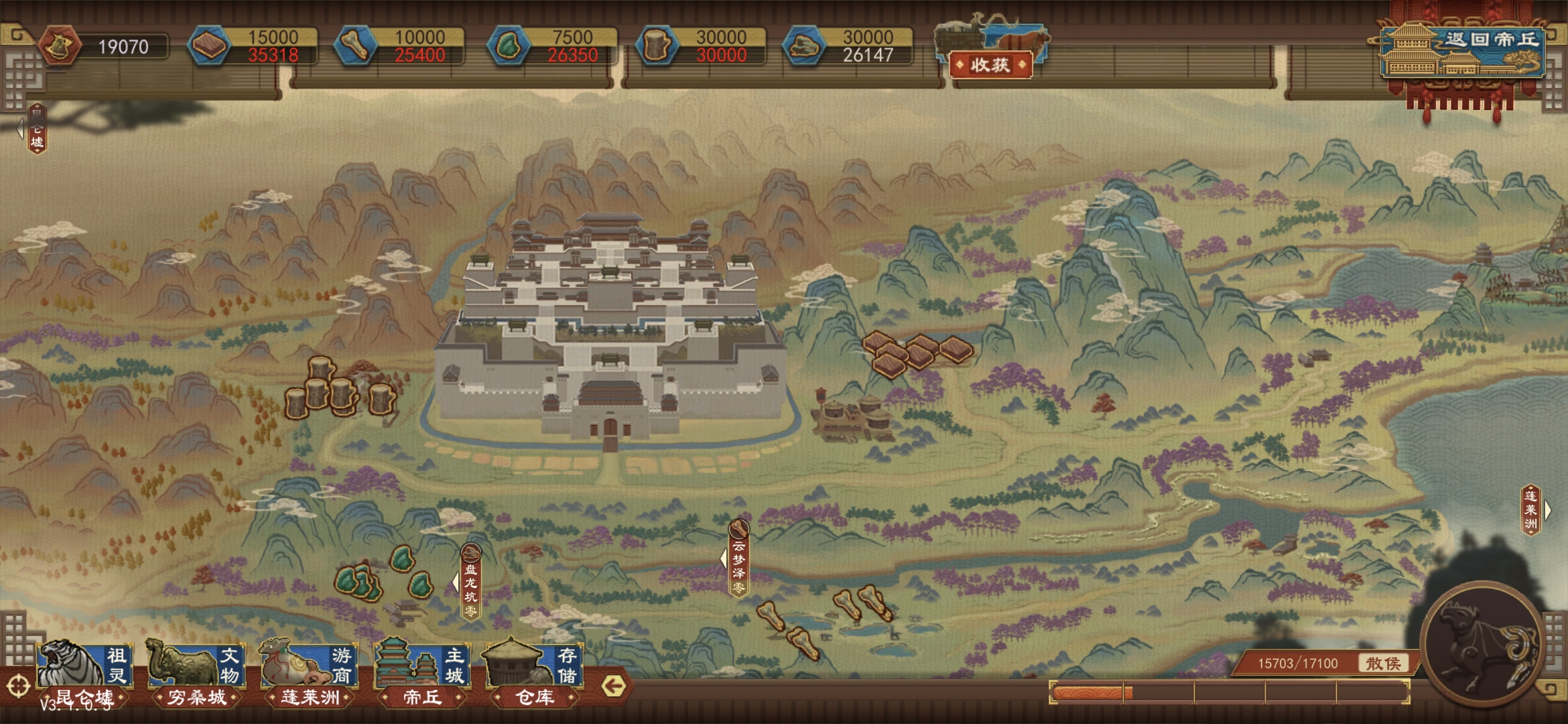Click the bronze coin currency icon
Screen dimensions: 1568x724
[x=59, y=46]
